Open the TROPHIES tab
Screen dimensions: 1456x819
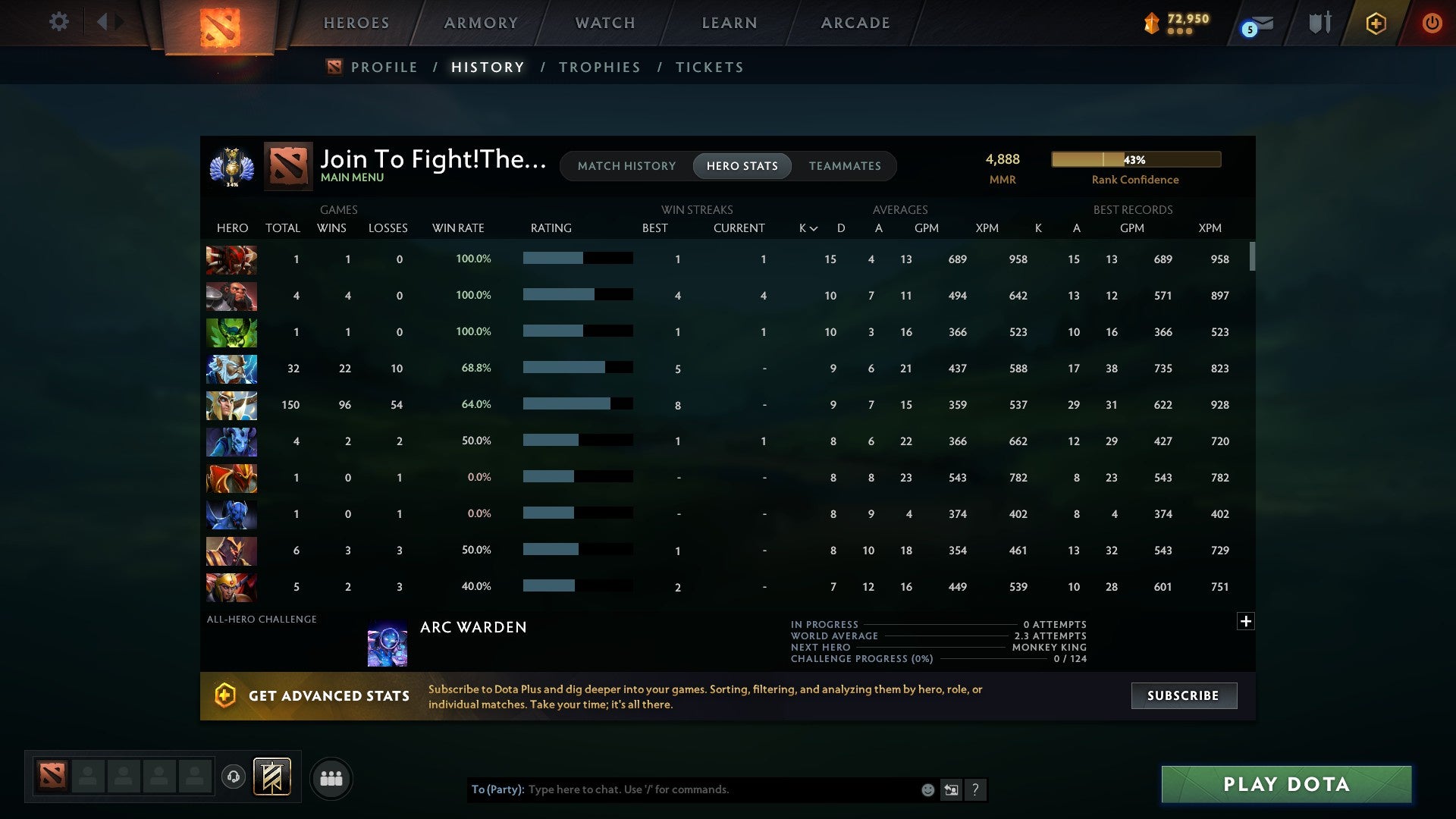(599, 67)
